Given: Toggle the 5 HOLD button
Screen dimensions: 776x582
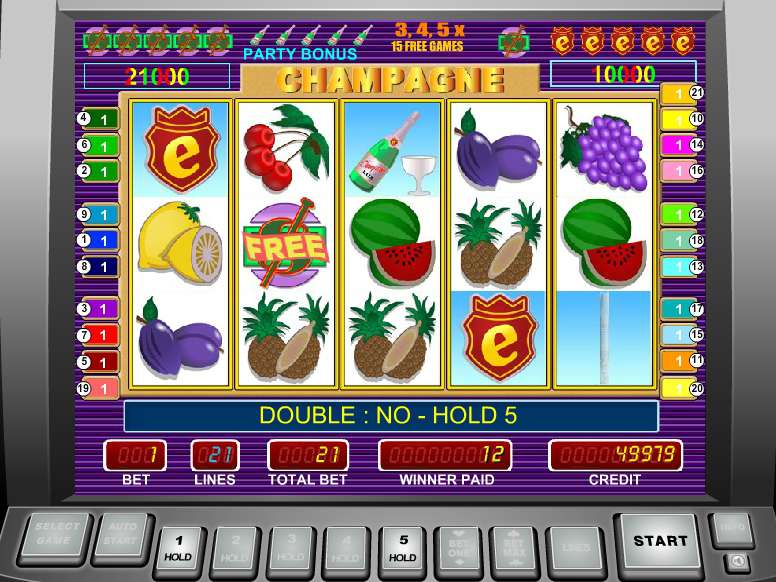Looking at the screenshot, I should click(402, 546).
